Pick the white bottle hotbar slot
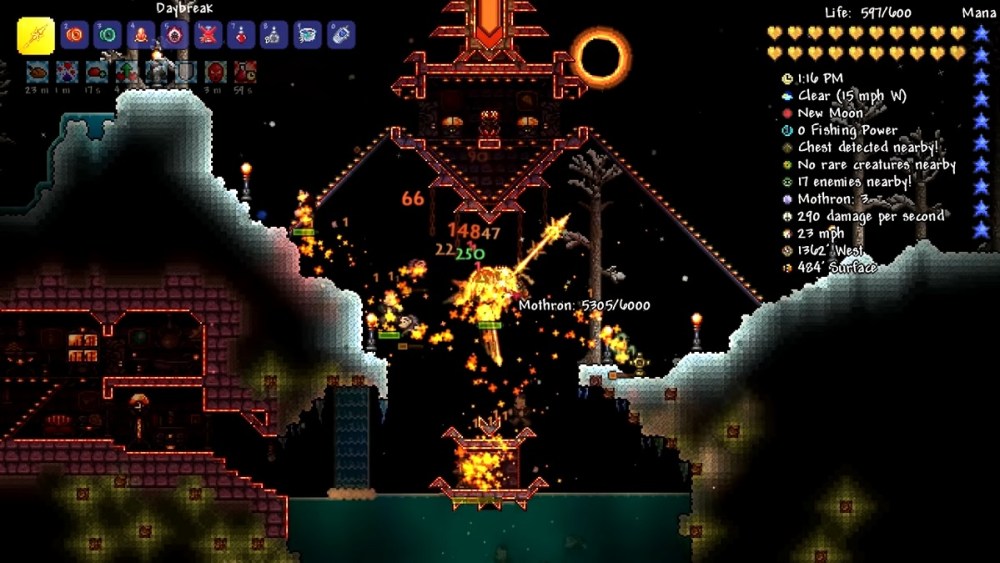Screen dimensions: 1000x563 click(274, 36)
